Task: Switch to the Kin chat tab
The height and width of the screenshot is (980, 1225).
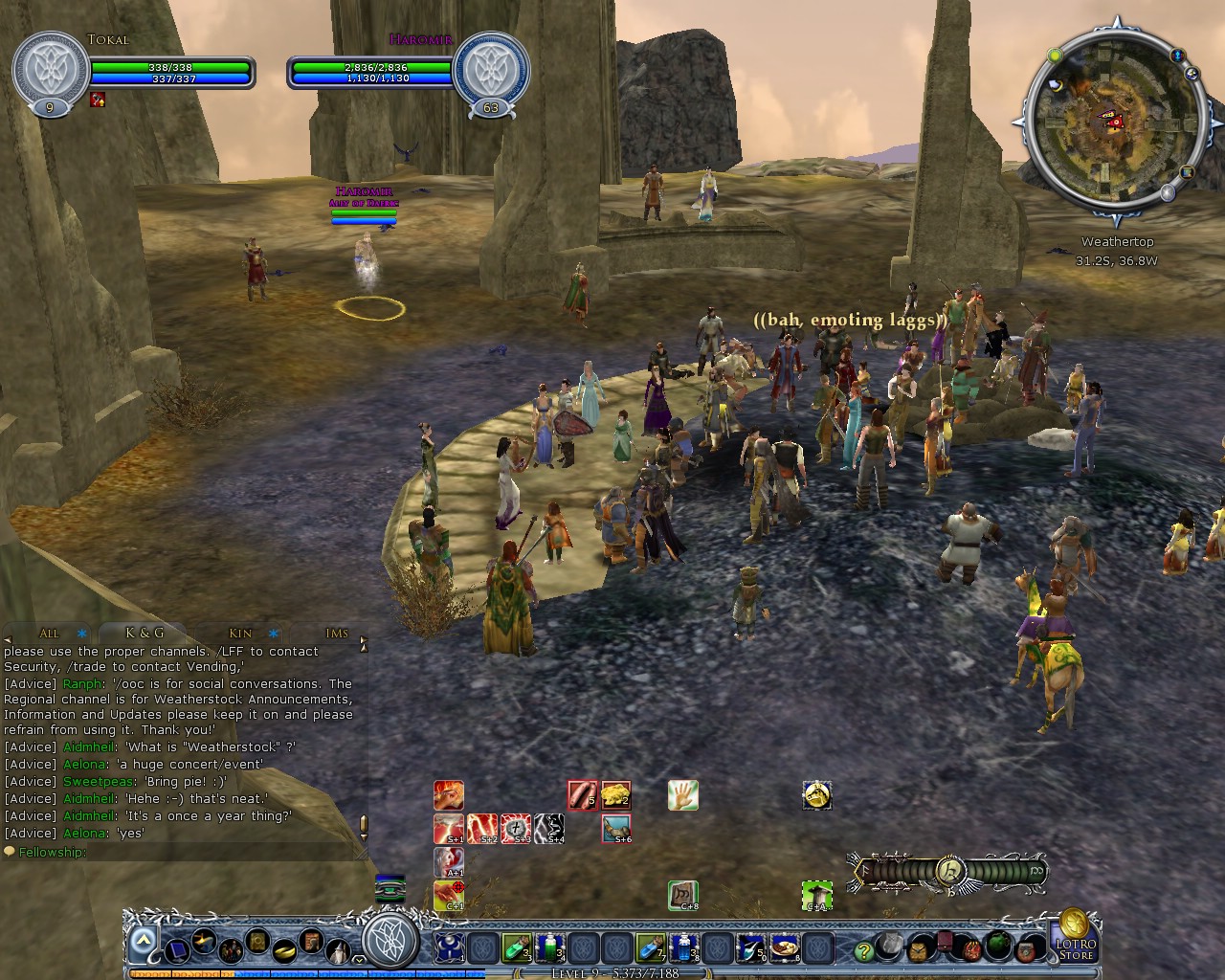Action: coord(241,633)
